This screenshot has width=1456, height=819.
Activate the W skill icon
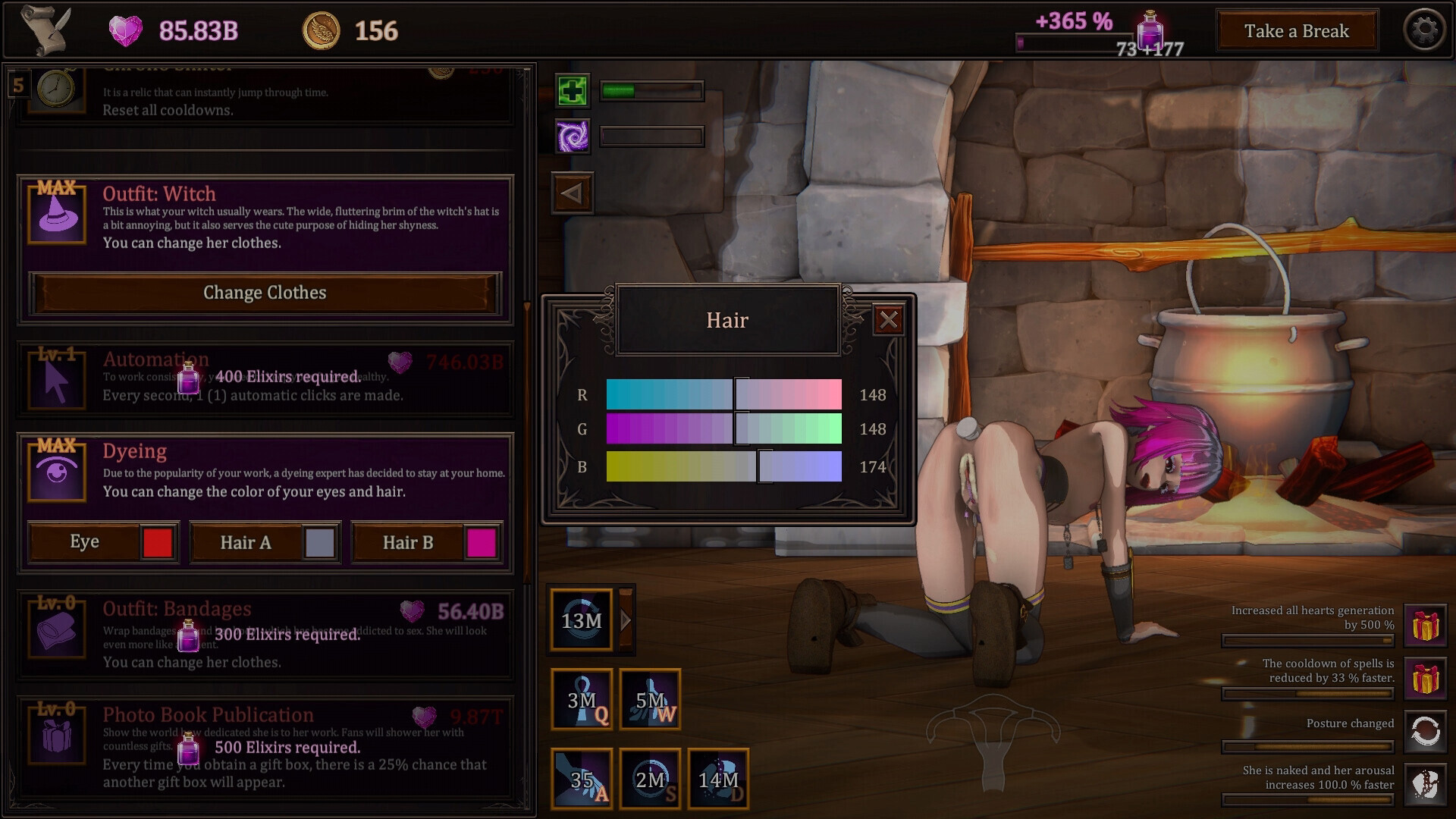[650, 699]
